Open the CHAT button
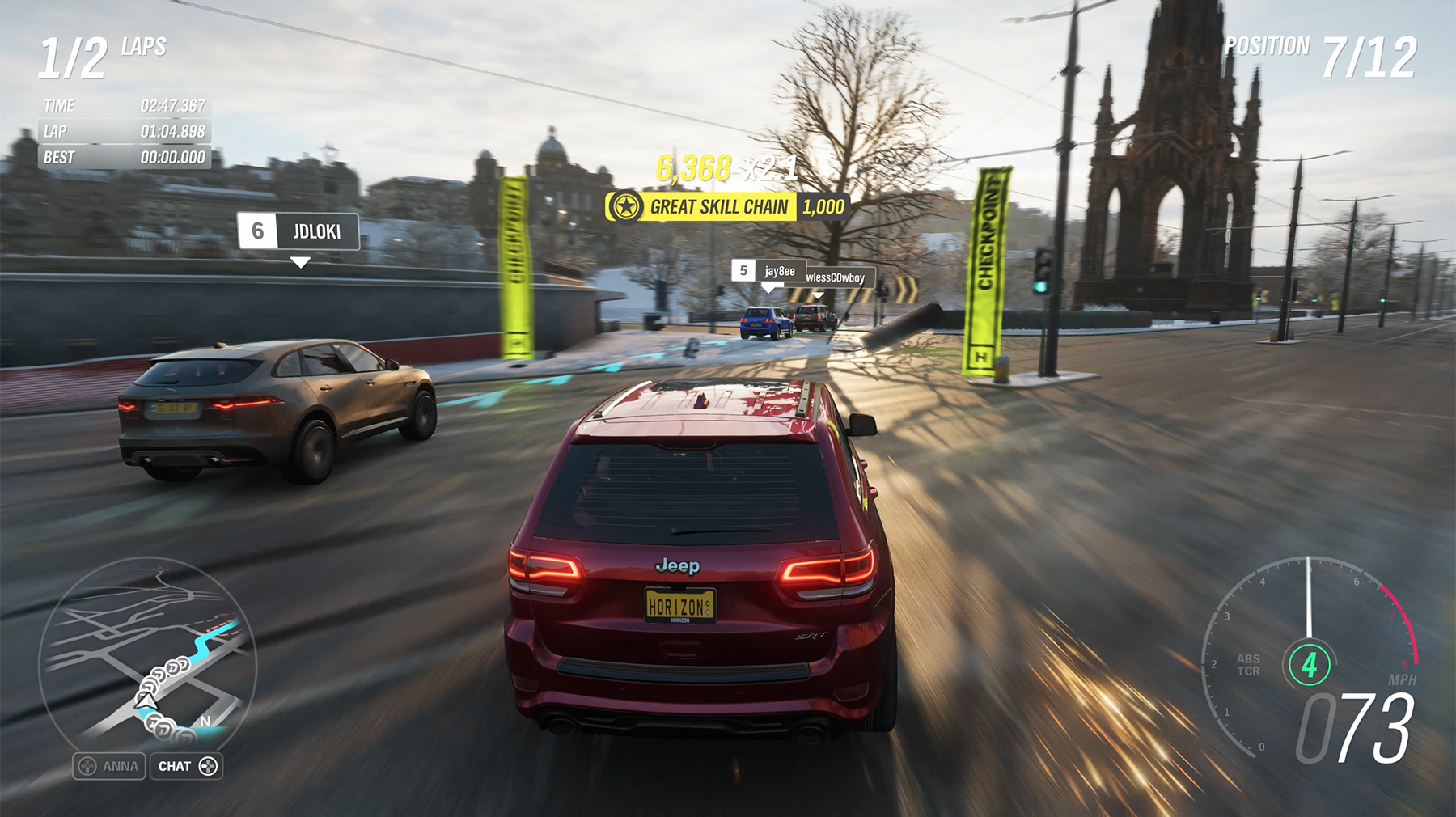Screen dimensions: 1456x817 tap(186, 766)
